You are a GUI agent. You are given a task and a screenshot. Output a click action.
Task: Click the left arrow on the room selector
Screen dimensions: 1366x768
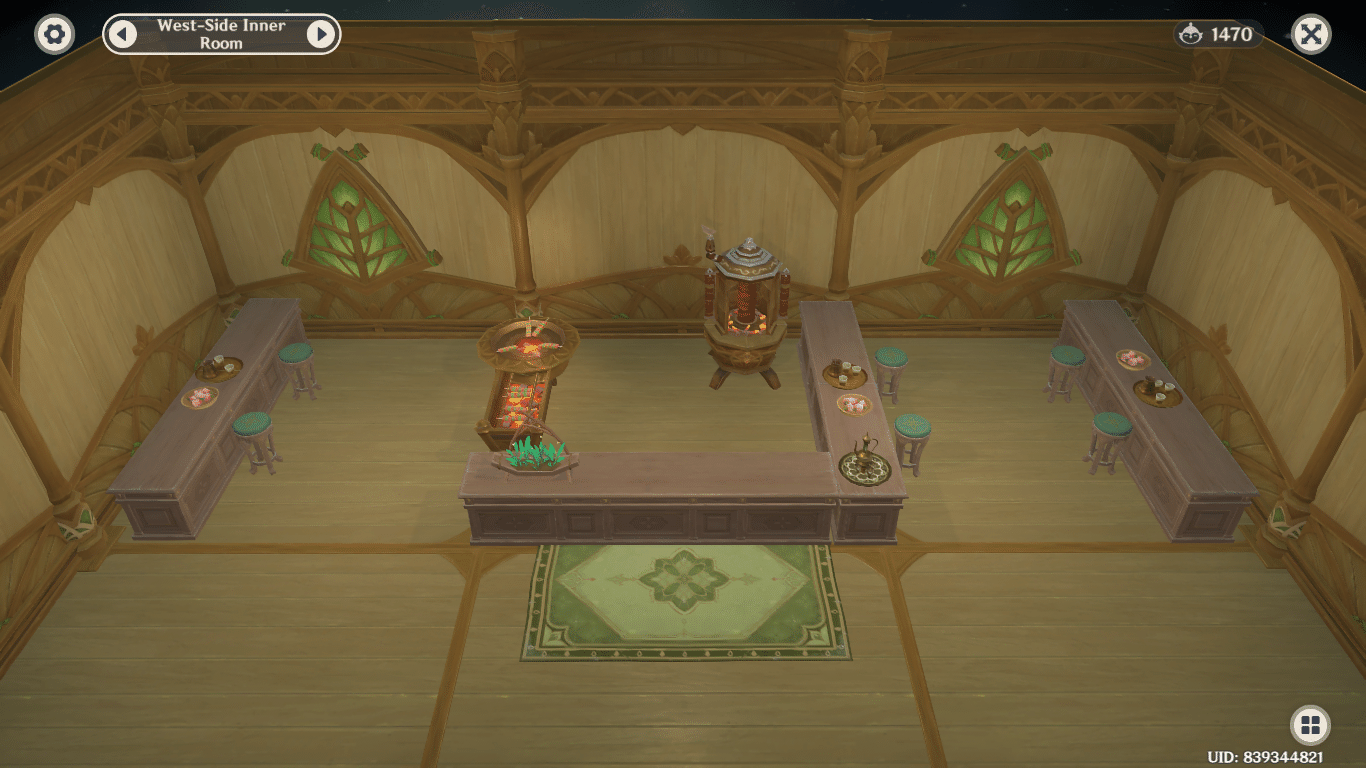click(122, 33)
